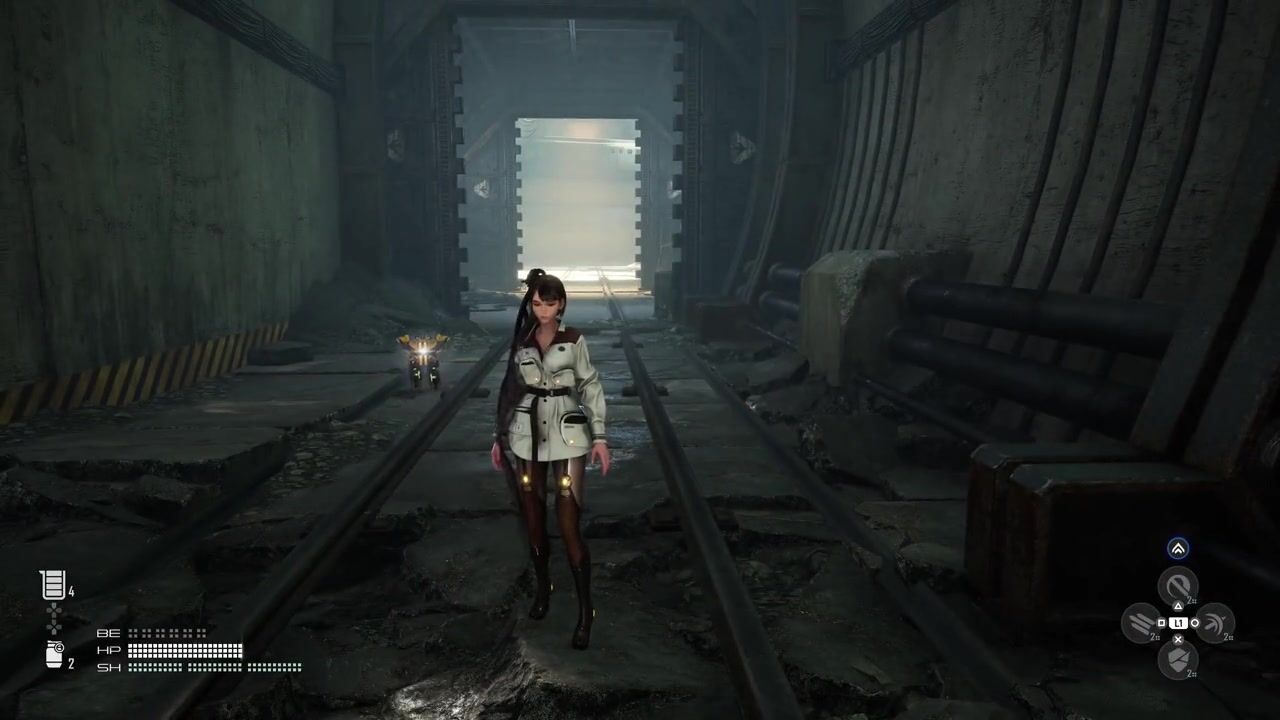Use the arc strike skill icon on the wheel's right
Viewport: 1280px width, 720px height.
1214,623
